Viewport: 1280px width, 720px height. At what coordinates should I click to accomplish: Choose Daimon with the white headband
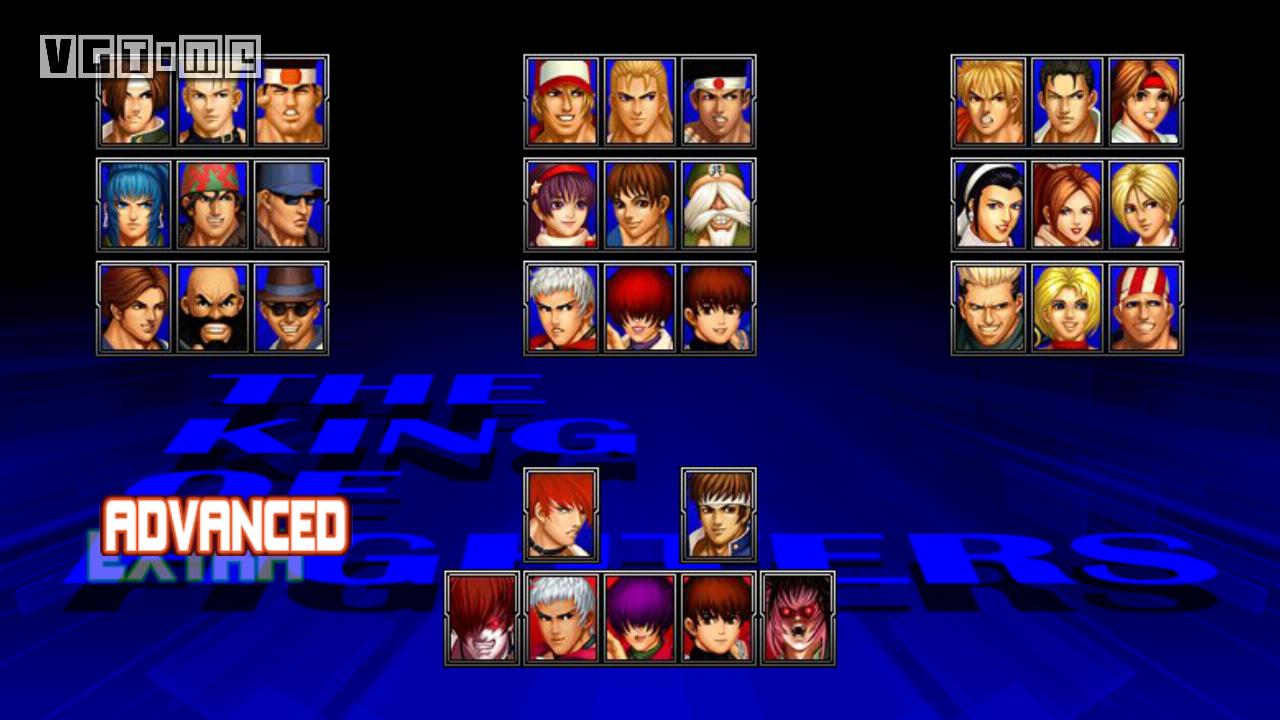tap(291, 102)
